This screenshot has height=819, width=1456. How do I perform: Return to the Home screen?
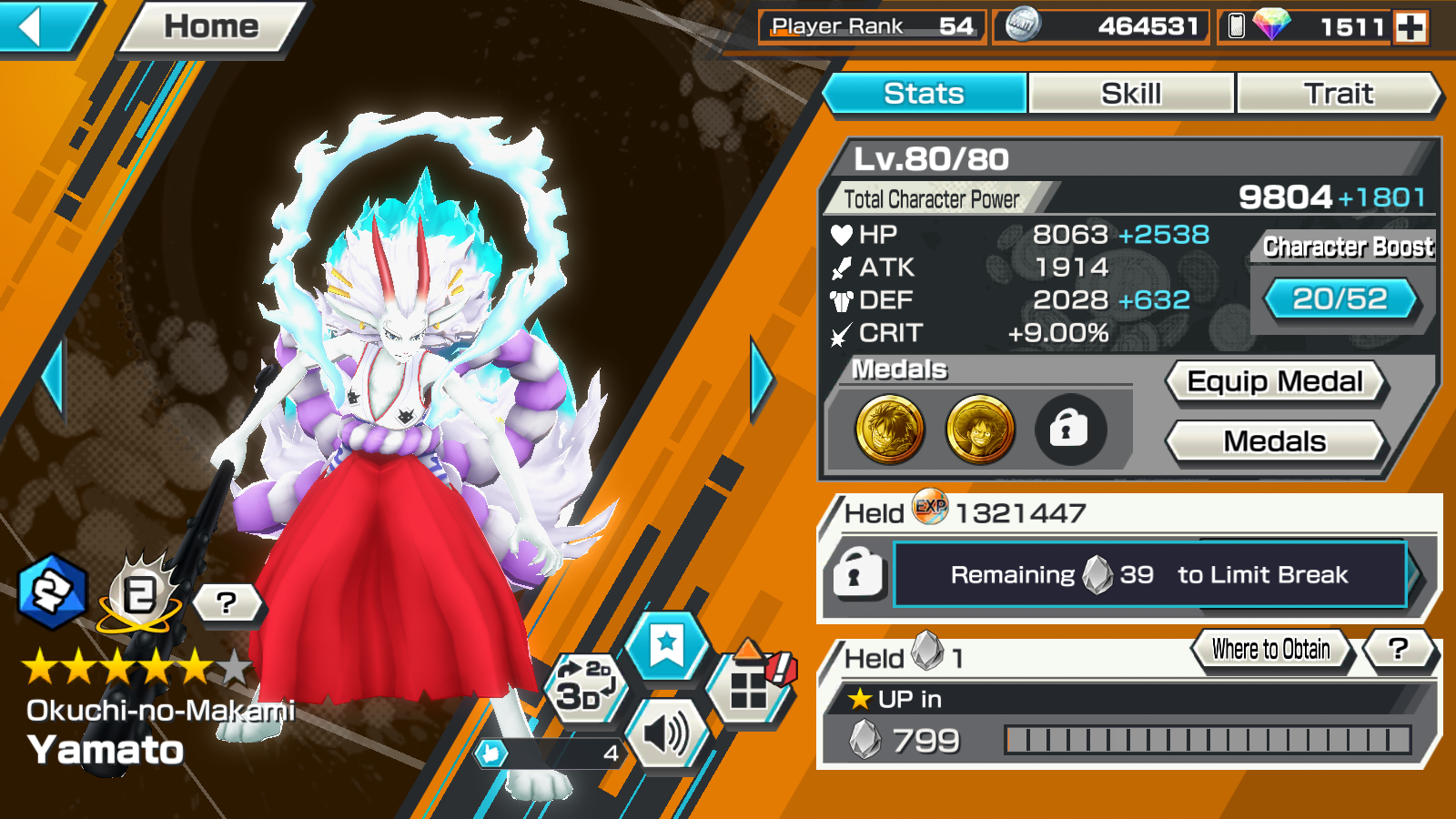(211, 27)
